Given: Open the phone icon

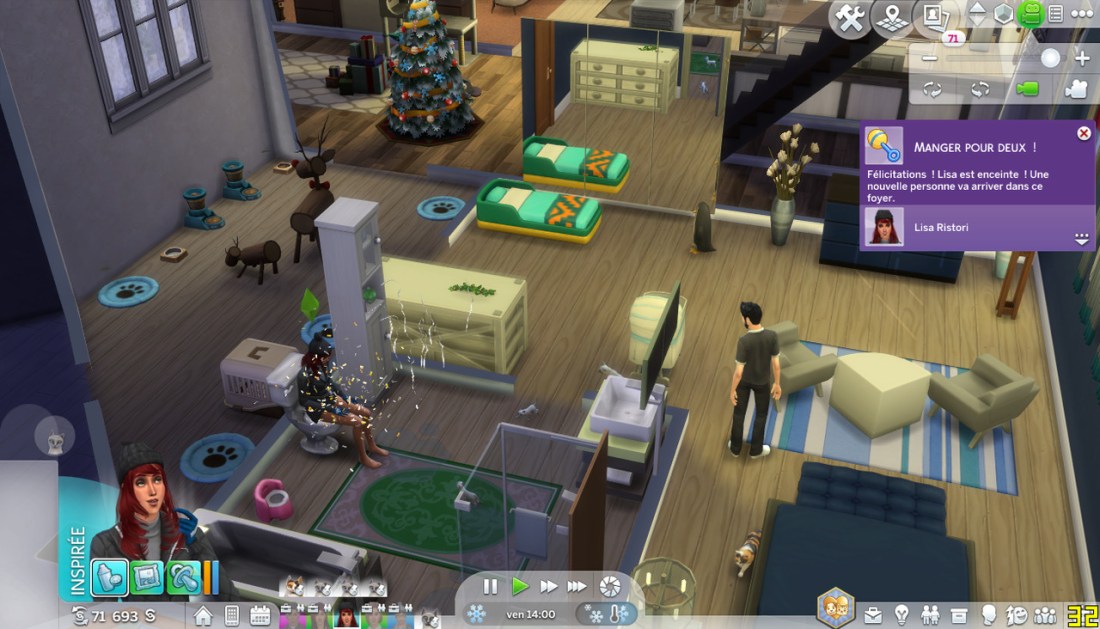Looking at the screenshot, I should pos(232,615).
